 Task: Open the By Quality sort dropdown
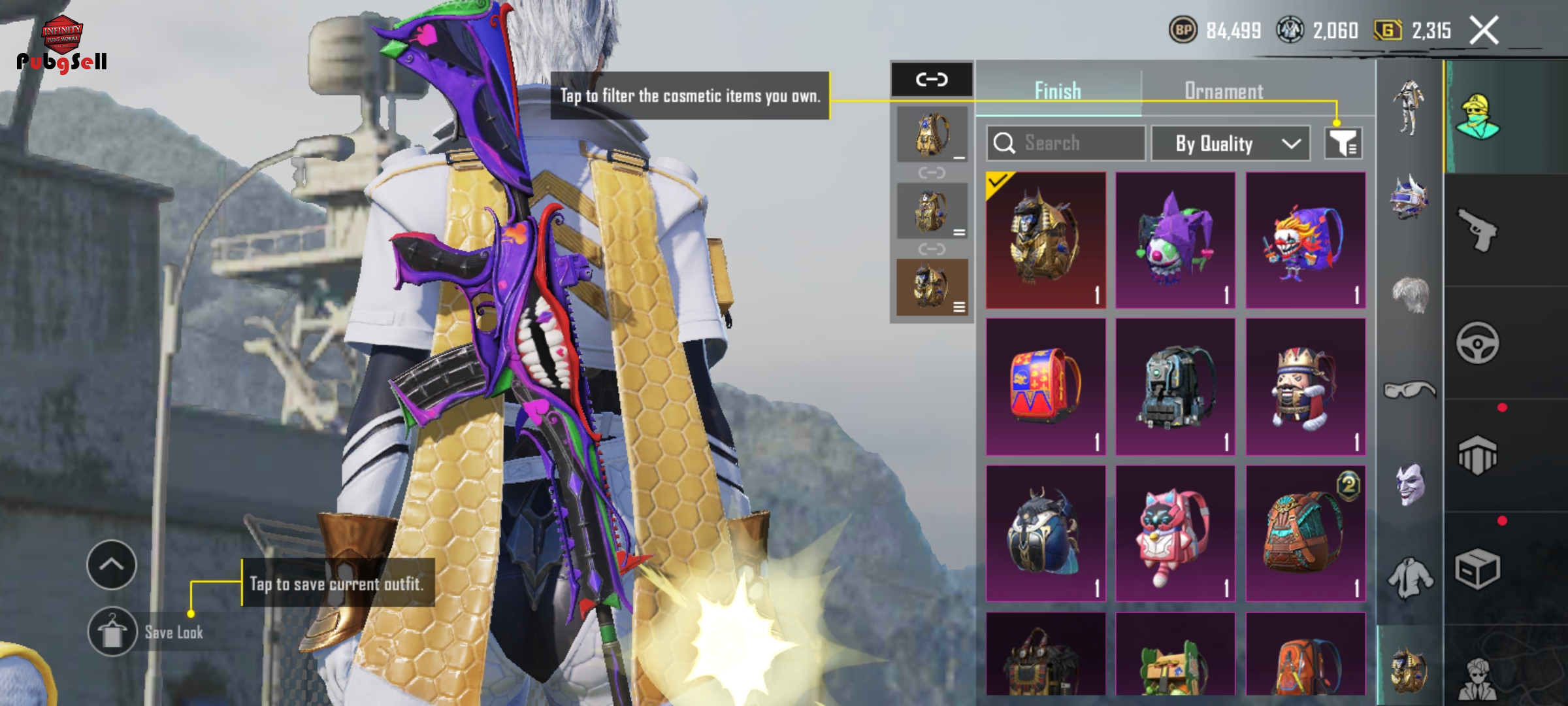coord(1230,143)
